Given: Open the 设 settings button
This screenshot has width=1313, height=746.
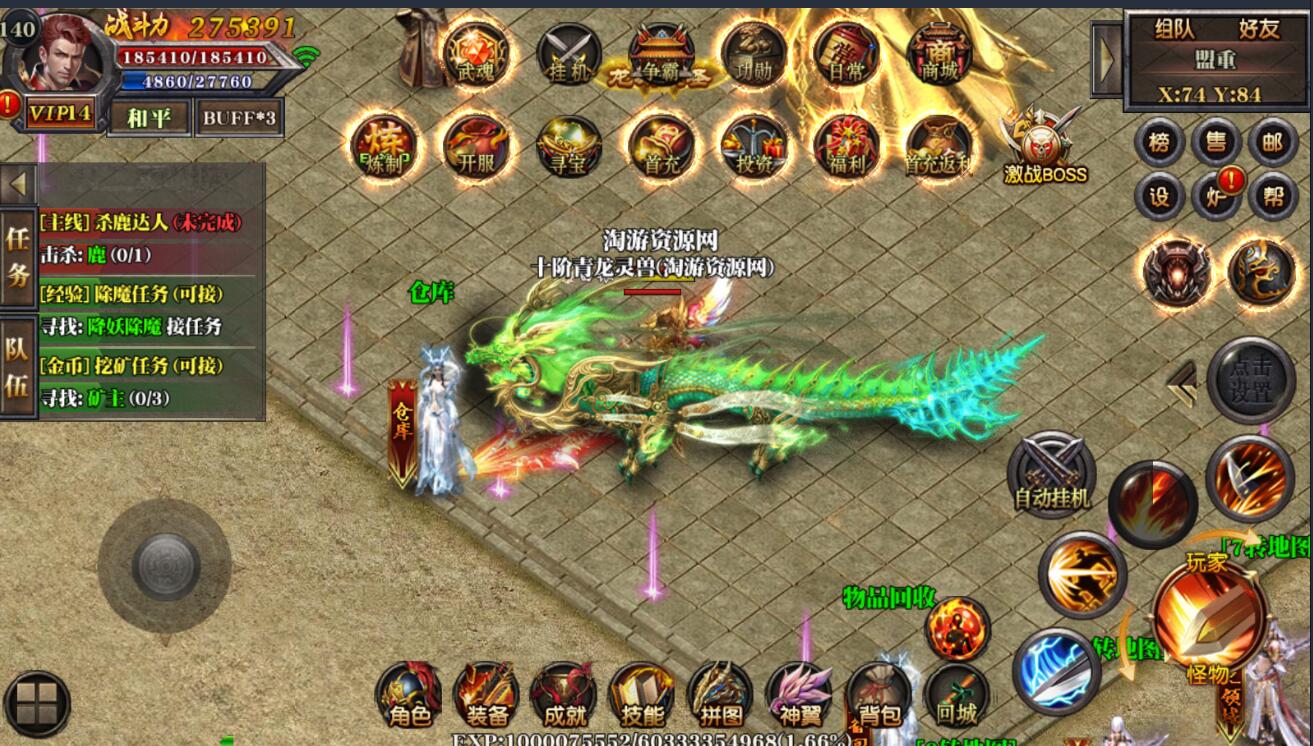Looking at the screenshot, I should pyautogui.click(x=1159, y=197).
